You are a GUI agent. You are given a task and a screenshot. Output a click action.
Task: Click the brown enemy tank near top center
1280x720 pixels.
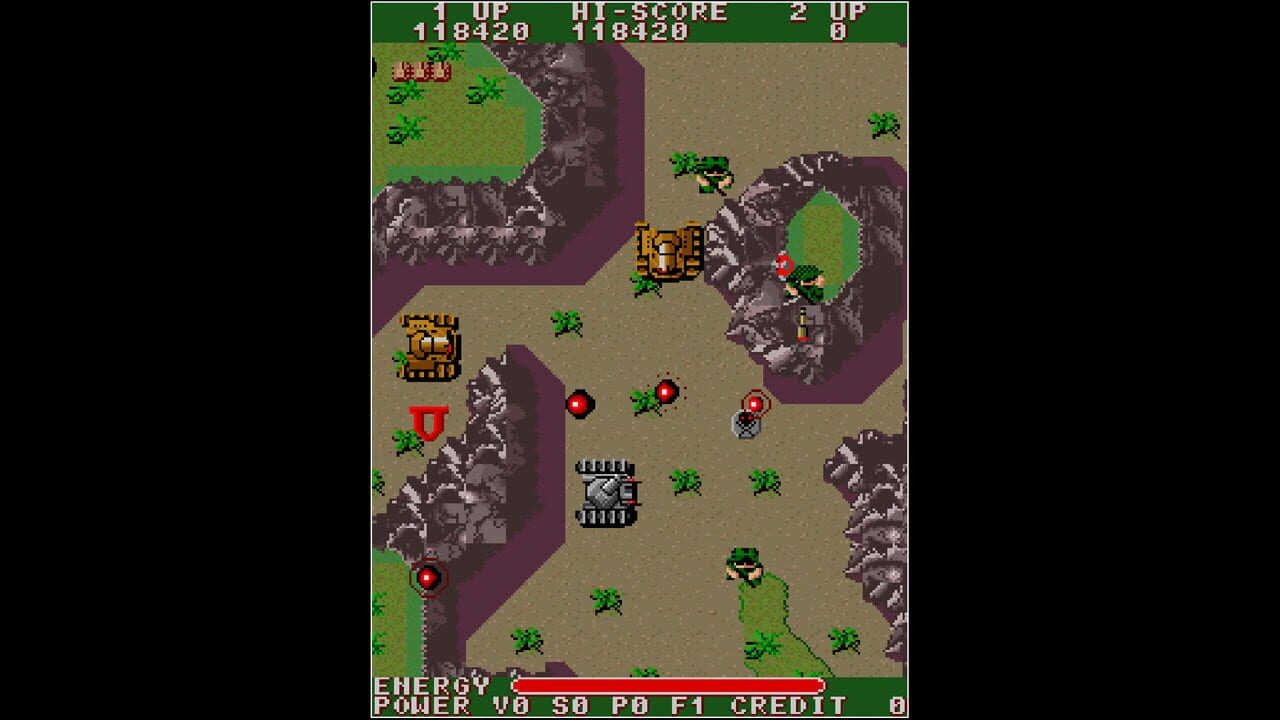point(665,247)
